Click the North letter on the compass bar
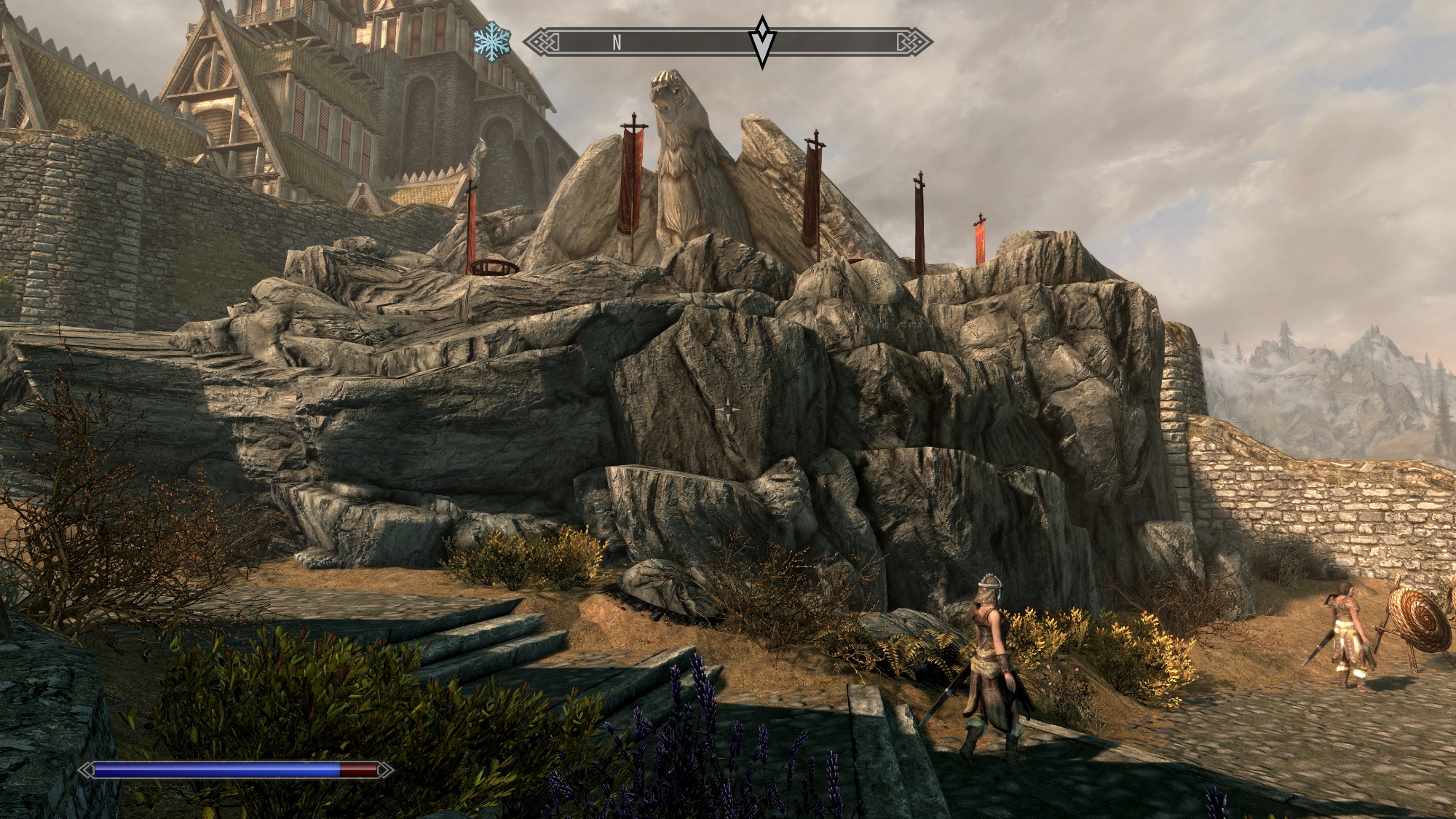1456x819 pixels. click(x=617, y=43)
